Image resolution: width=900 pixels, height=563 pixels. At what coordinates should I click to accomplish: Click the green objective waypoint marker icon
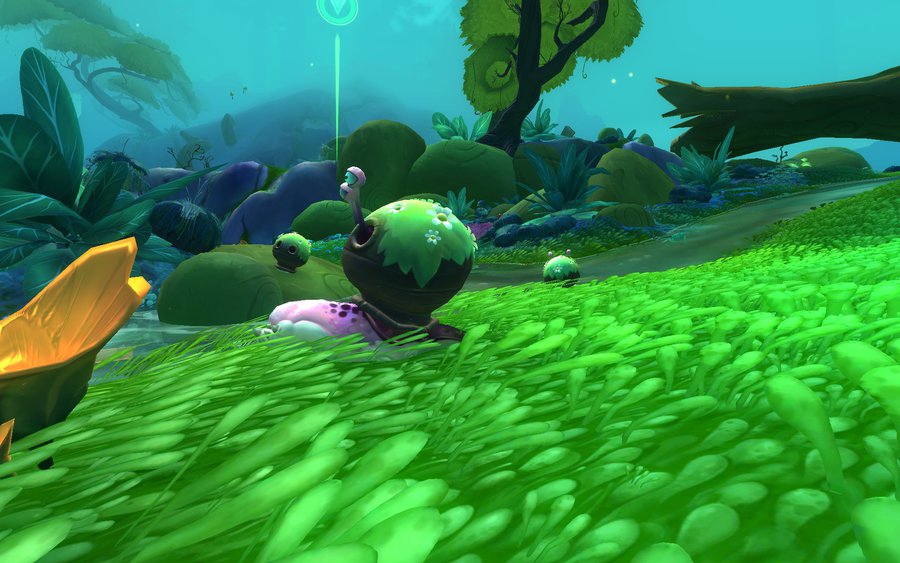point(336,9)
